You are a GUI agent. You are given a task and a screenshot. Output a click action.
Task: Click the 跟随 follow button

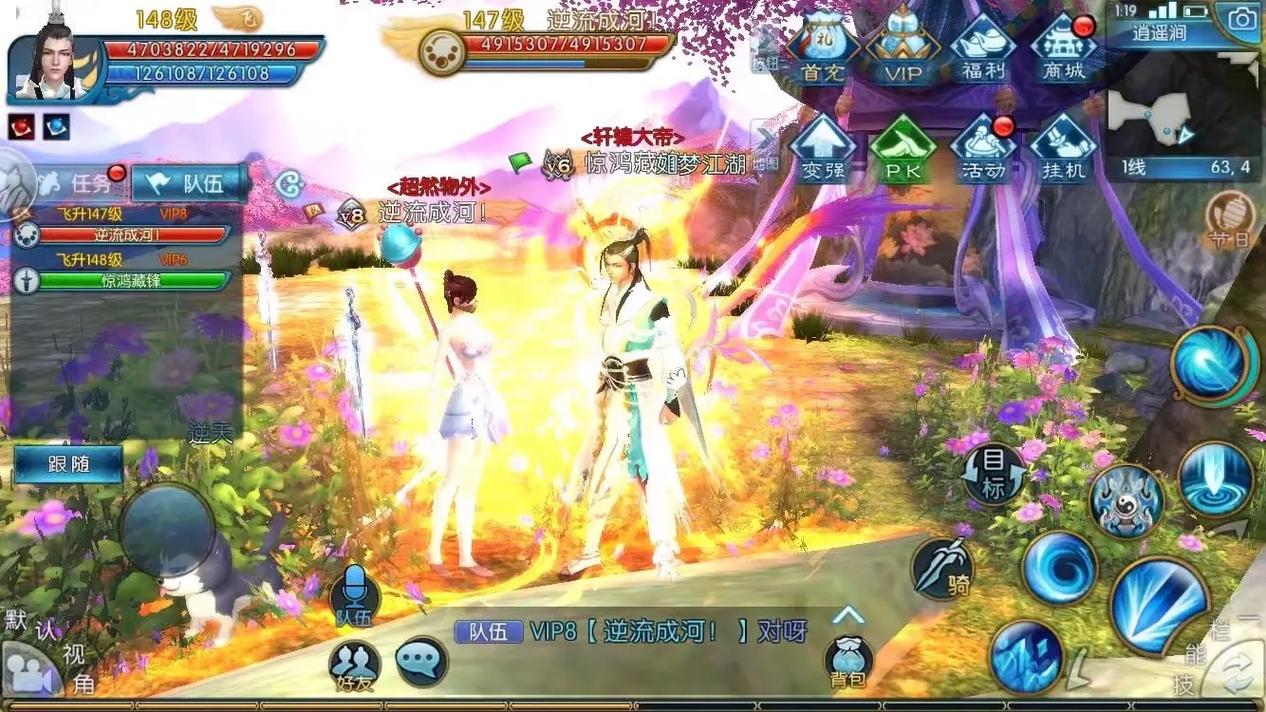69,464
